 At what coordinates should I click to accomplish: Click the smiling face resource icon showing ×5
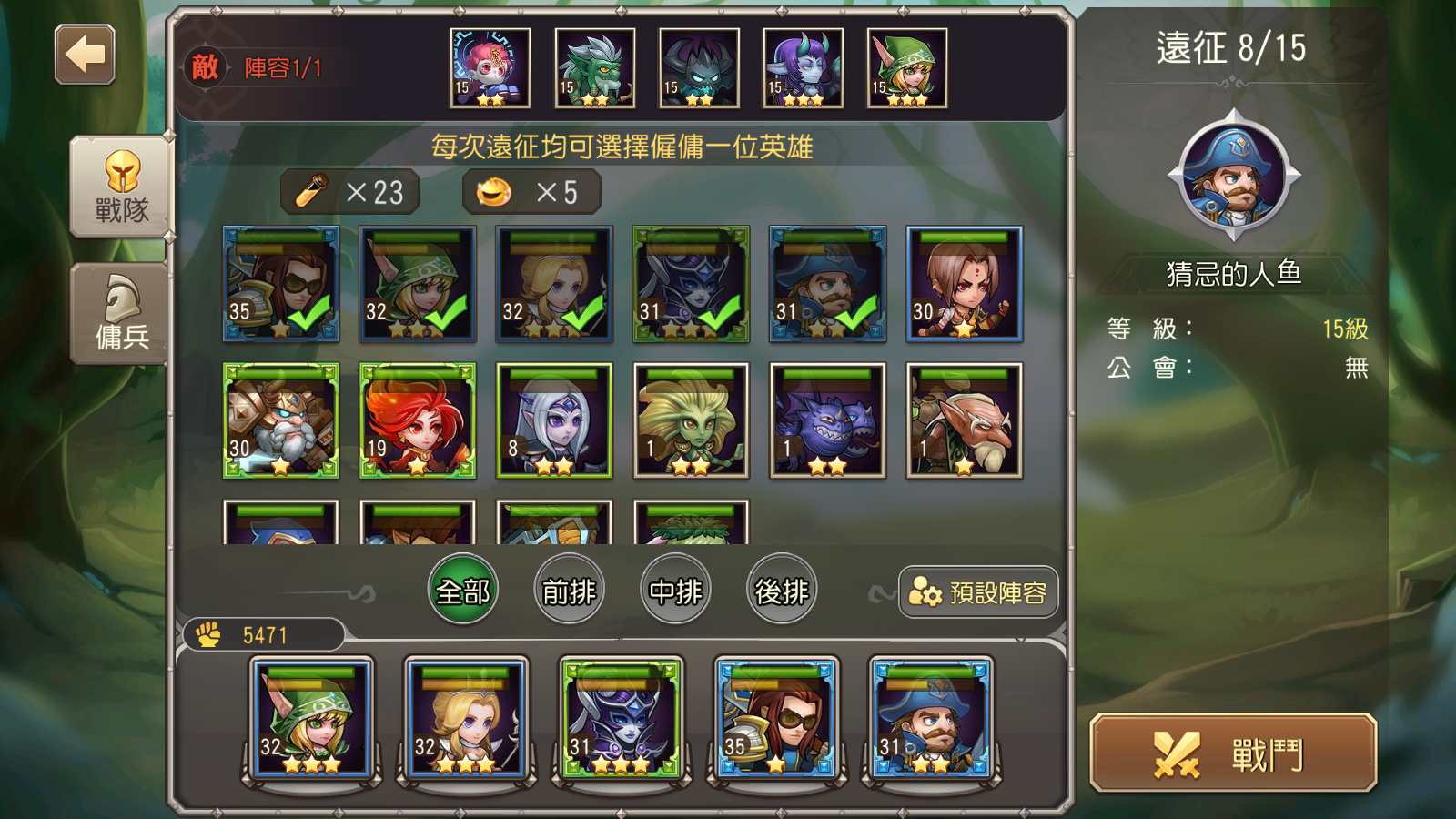(x=494, y=190)
